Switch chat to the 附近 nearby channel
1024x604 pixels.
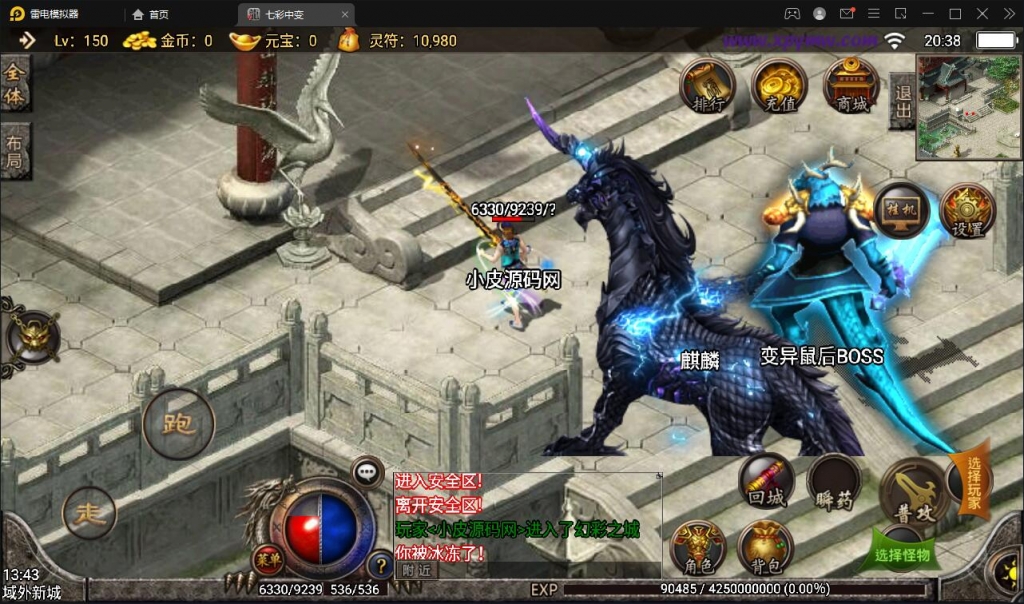coord(418,569)
